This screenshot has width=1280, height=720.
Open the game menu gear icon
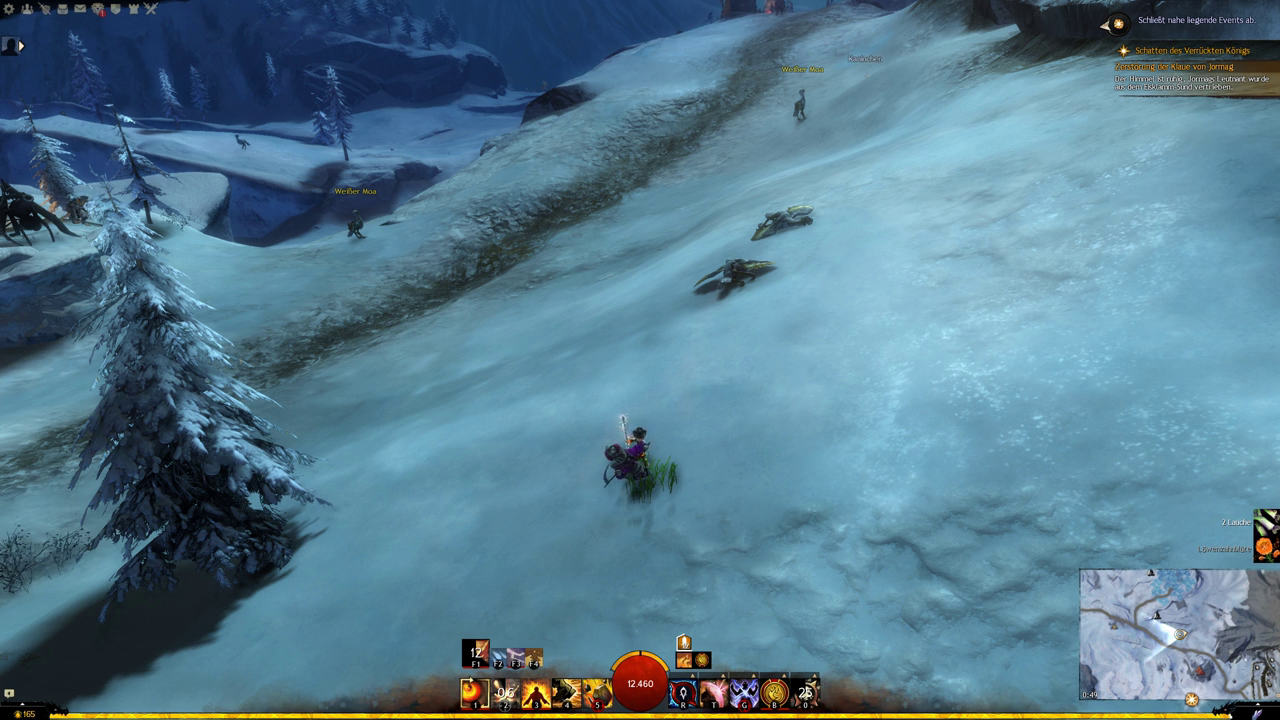pos(9,9)
